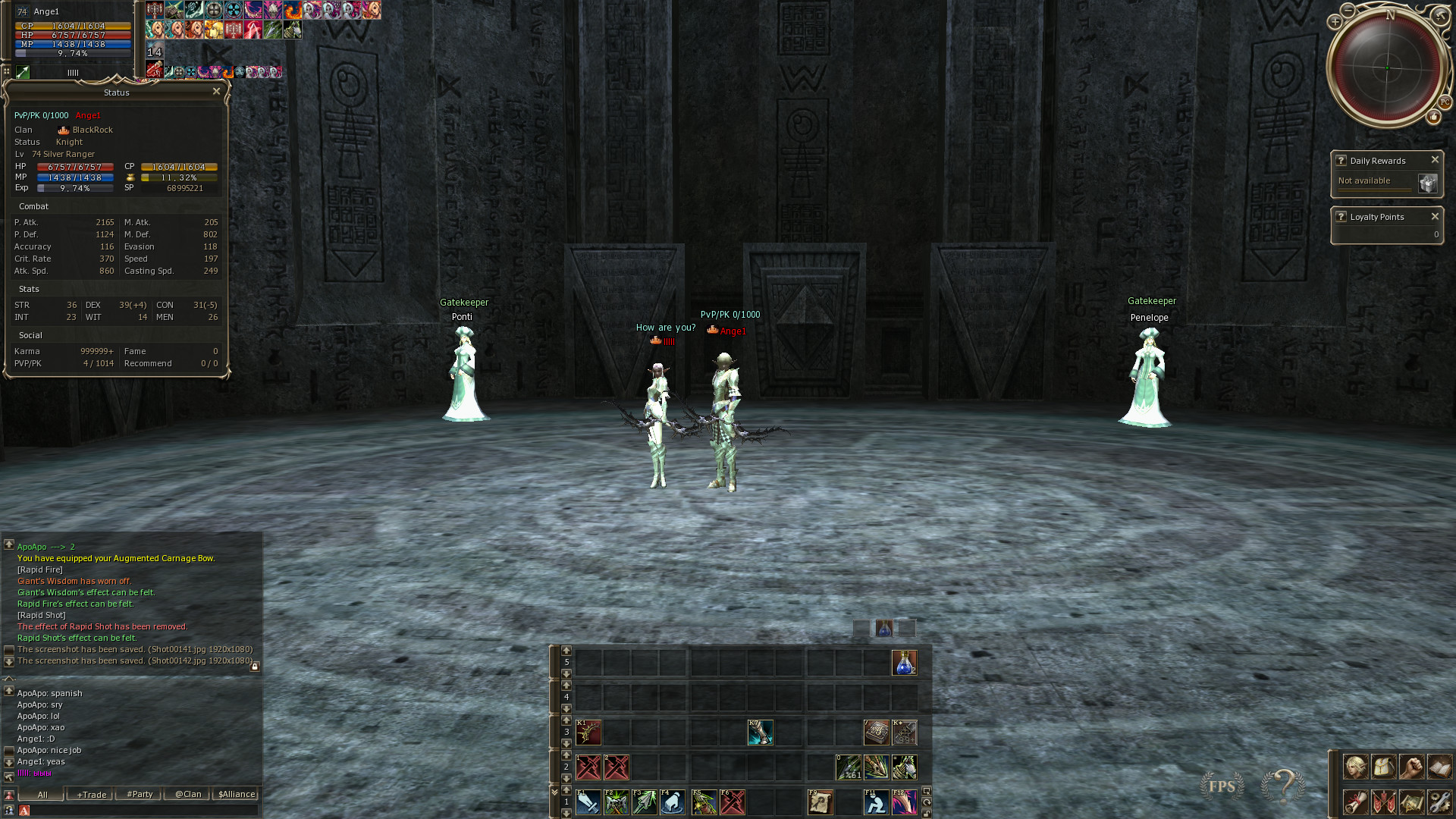Open the inventory bag menu icon

click(x=1383, y=767)
